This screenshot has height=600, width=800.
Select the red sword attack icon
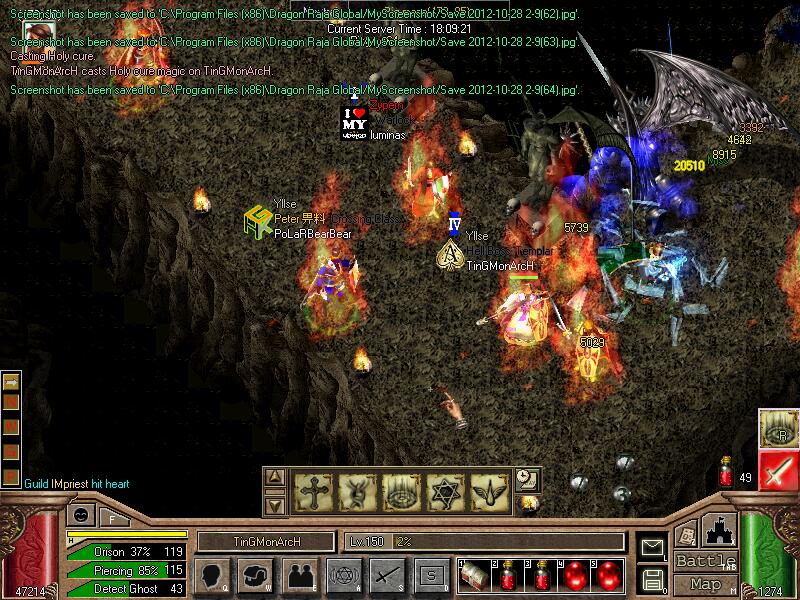[778, 470]
